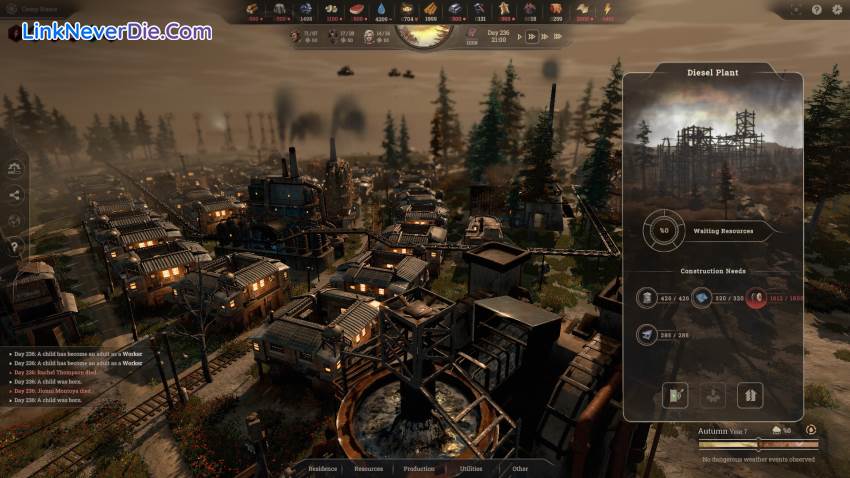Click the top gauge icon on left sidebar
This screenshot has height=478, width=850.
[x=14, y=169]
